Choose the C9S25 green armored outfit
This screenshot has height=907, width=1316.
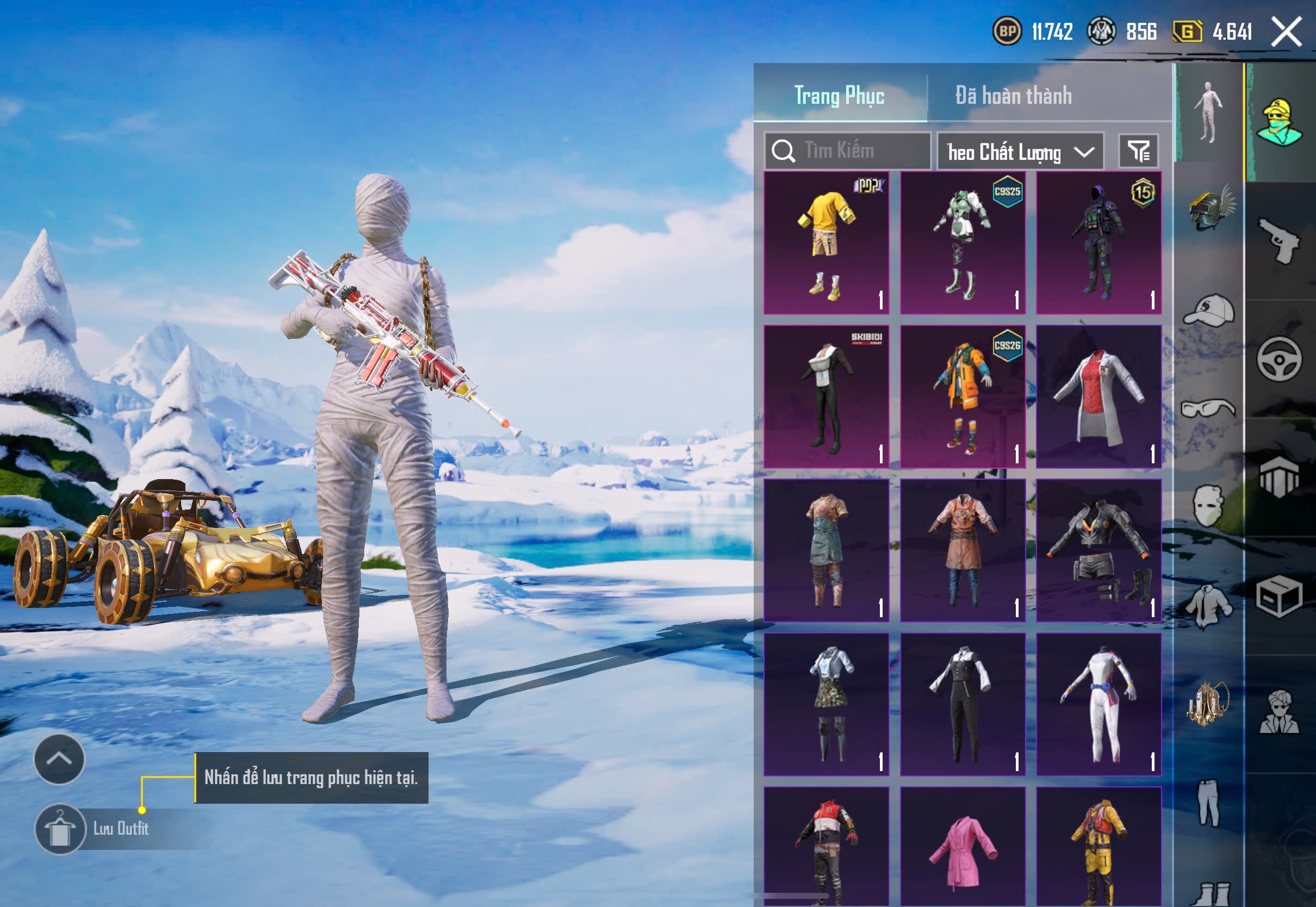point(963,243)
